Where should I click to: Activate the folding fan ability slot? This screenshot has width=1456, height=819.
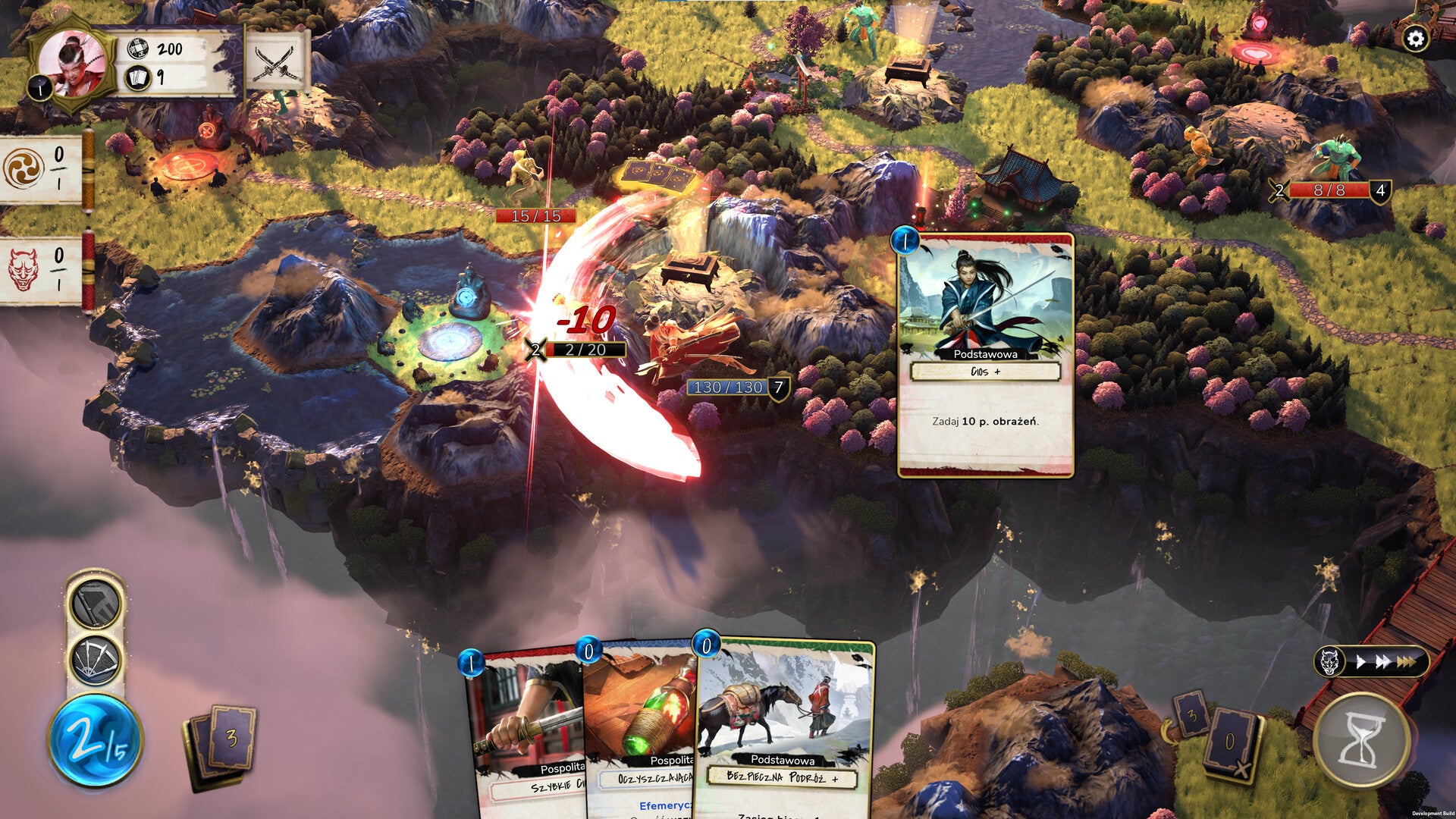coord(96,659)
